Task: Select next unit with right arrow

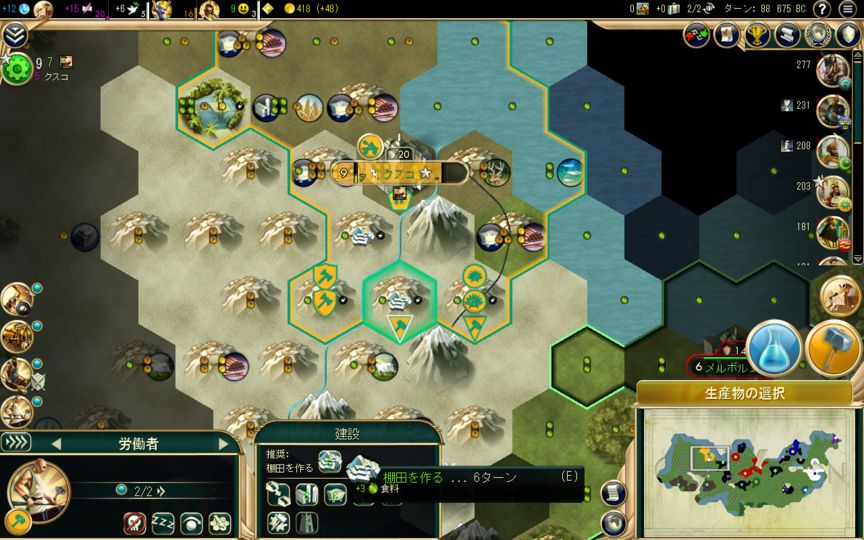Action: pyautogui.click(x=221, y=443)
